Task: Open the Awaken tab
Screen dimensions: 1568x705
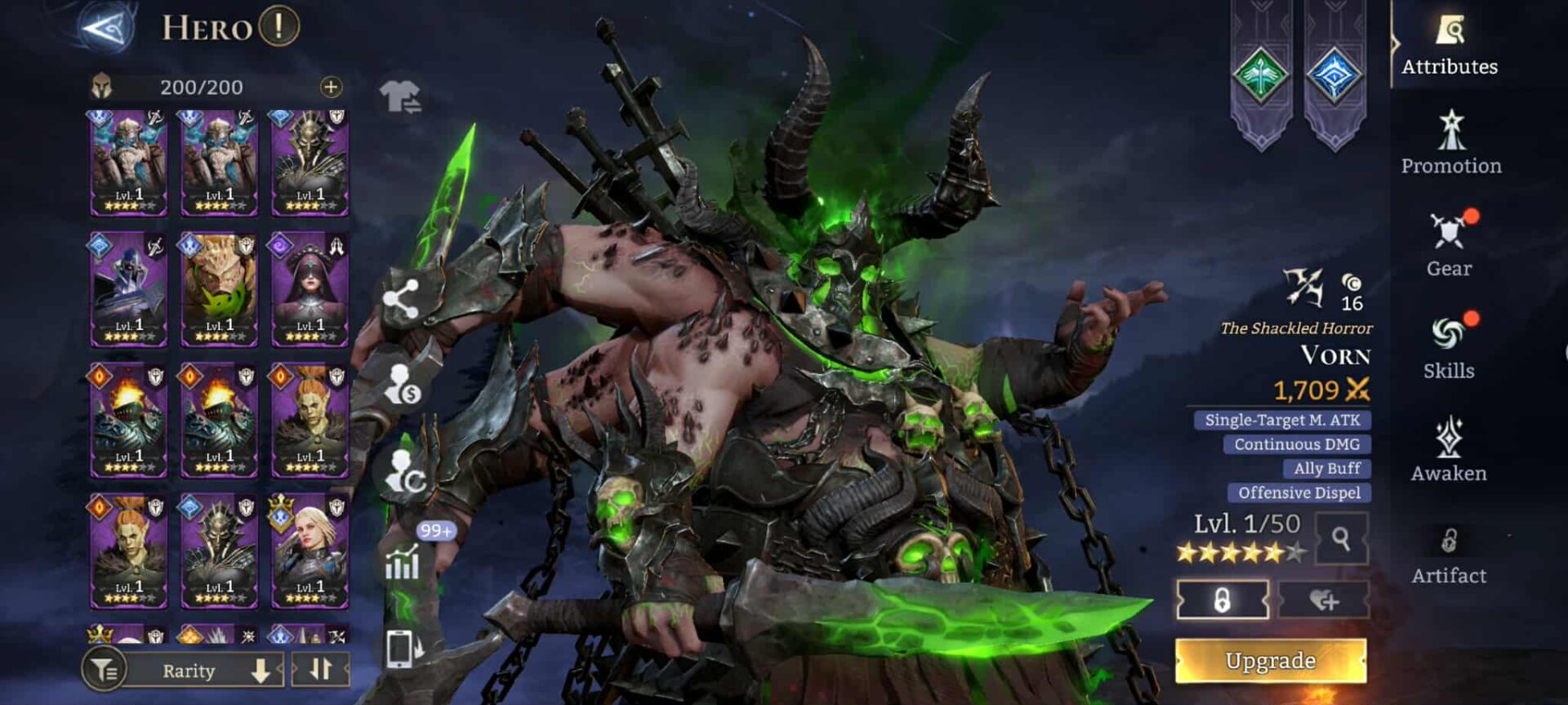Action: click(1449, 450)
